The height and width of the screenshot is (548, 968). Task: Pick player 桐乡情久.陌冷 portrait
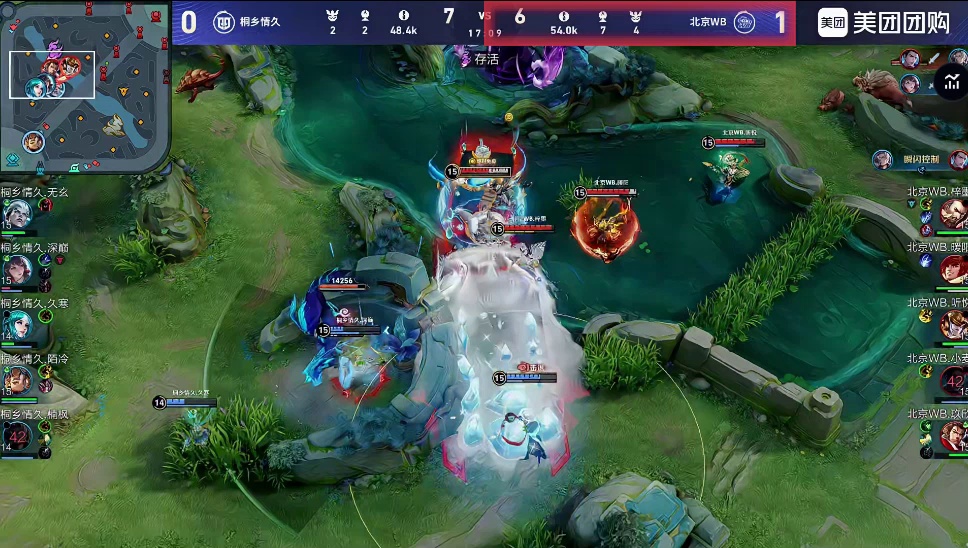(17, 381)
